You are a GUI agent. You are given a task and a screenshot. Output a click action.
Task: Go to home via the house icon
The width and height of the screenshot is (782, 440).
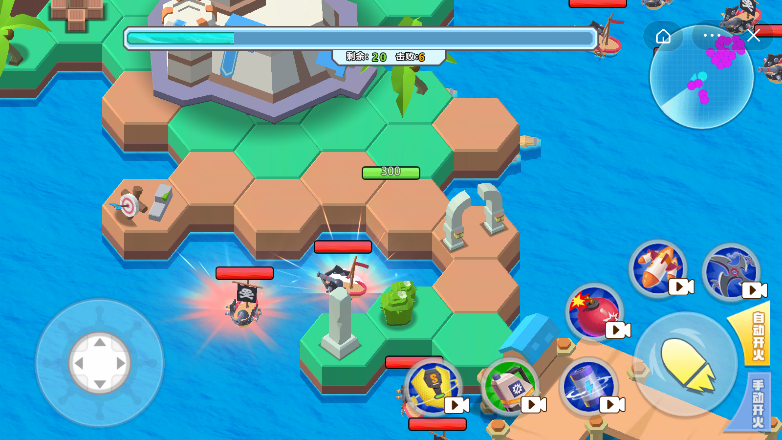[x=664, y=36]
